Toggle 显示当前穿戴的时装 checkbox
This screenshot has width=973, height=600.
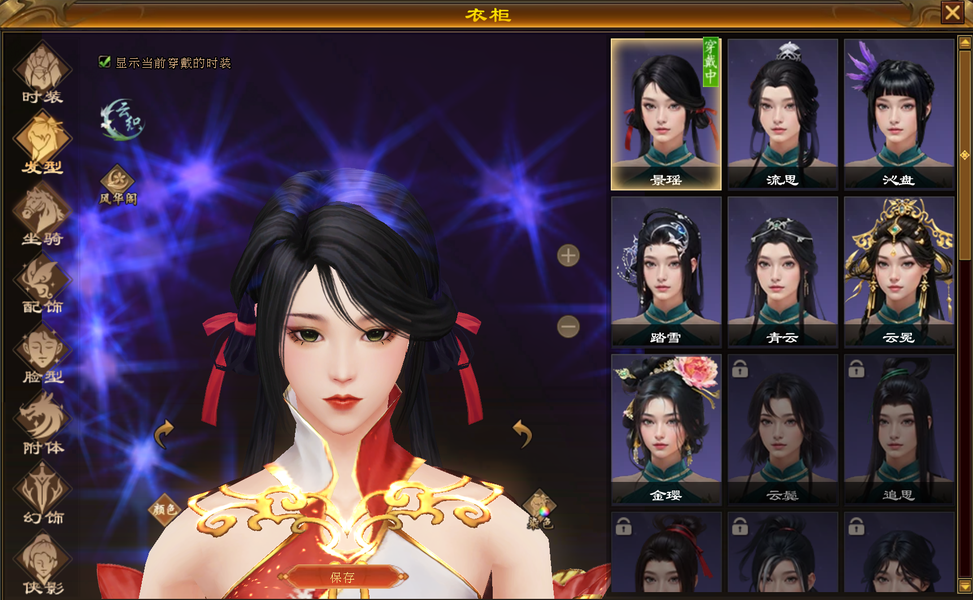click(105, 62)
